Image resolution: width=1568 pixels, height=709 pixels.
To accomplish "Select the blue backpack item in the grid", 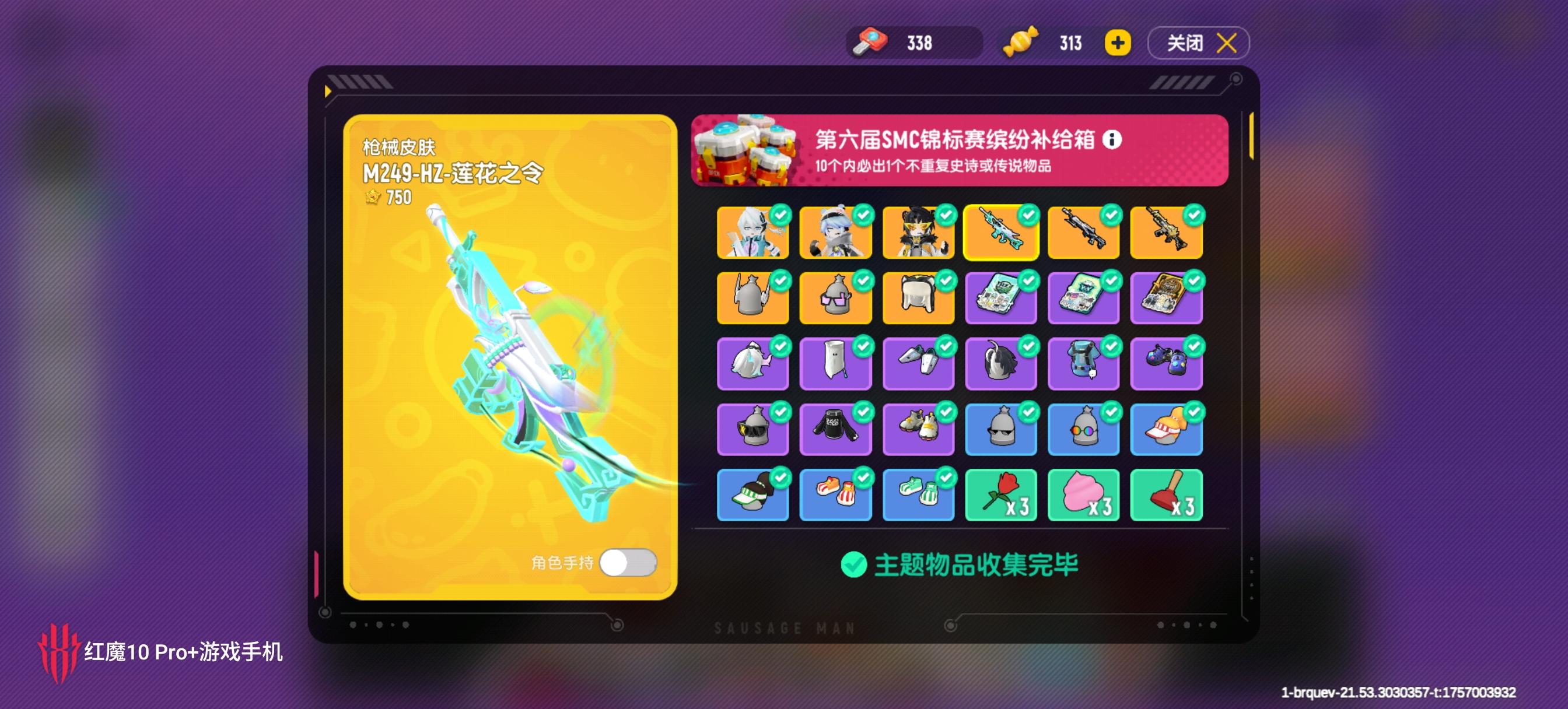I will (x=1084, y=365).
